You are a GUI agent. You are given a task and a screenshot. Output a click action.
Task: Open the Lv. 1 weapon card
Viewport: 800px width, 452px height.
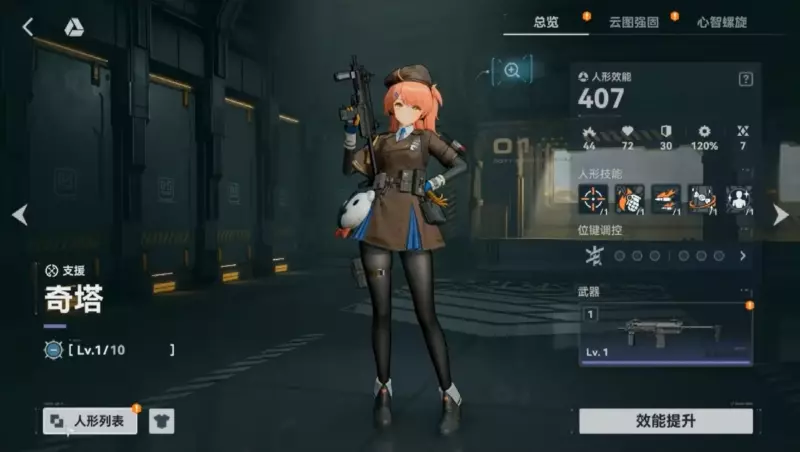click(665, 335)
